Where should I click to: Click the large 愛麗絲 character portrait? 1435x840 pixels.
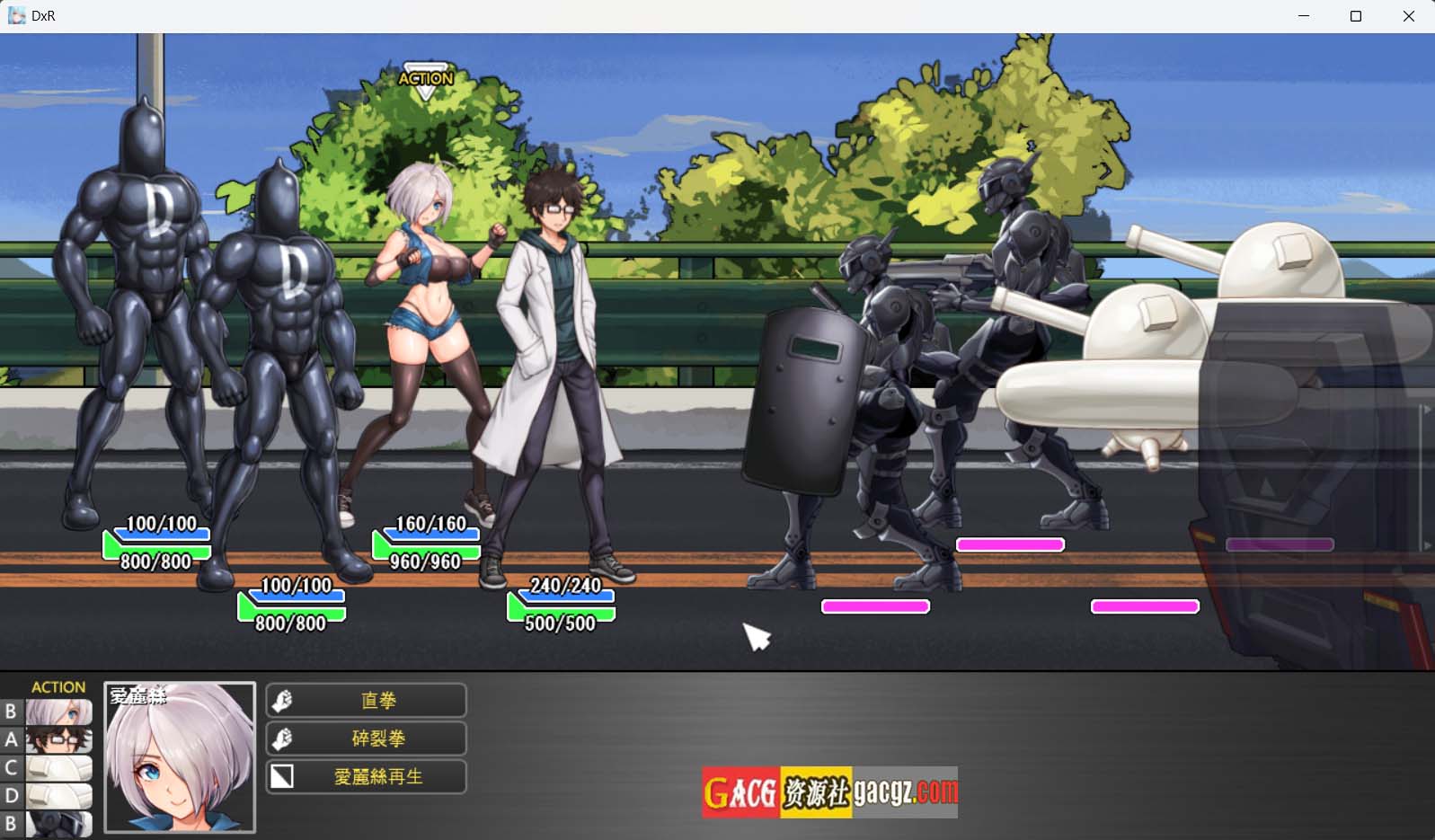[x=180, y=757]
